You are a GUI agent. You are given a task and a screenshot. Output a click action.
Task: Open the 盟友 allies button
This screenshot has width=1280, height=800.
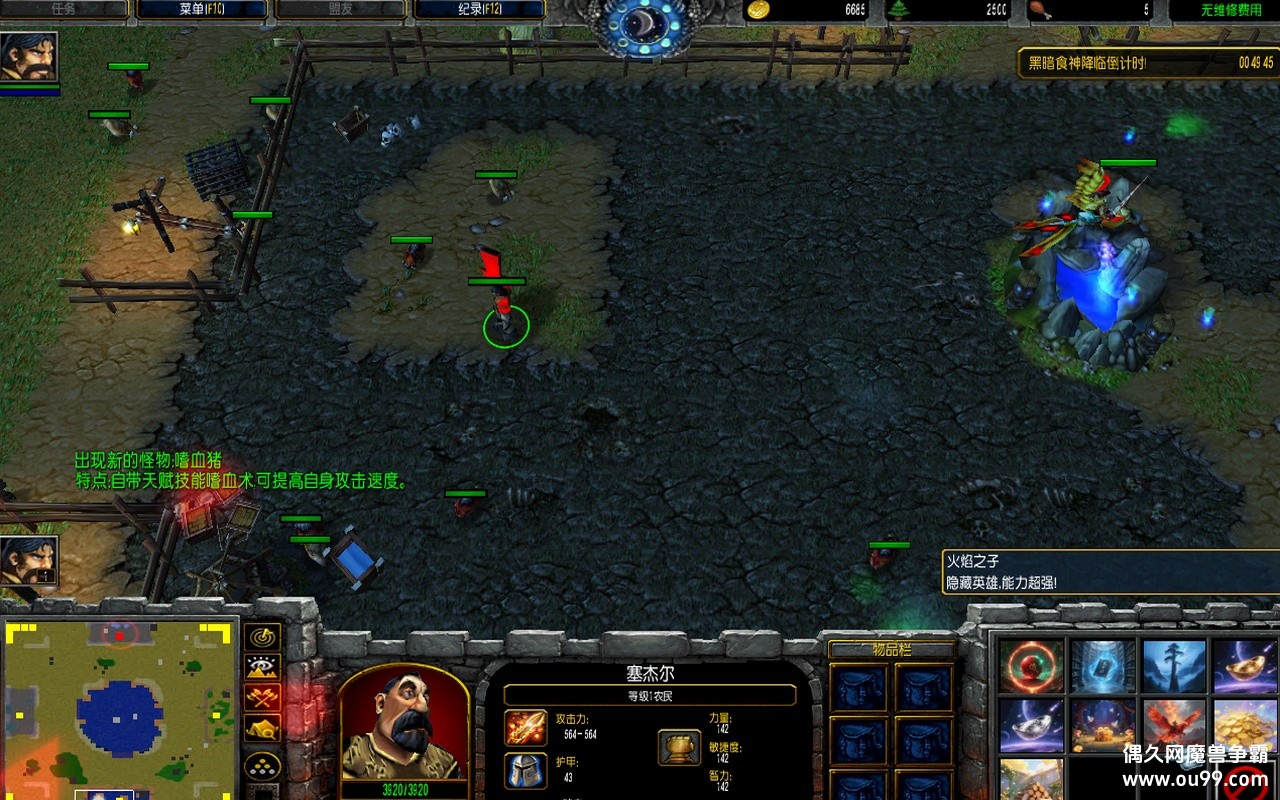[341, 10]
